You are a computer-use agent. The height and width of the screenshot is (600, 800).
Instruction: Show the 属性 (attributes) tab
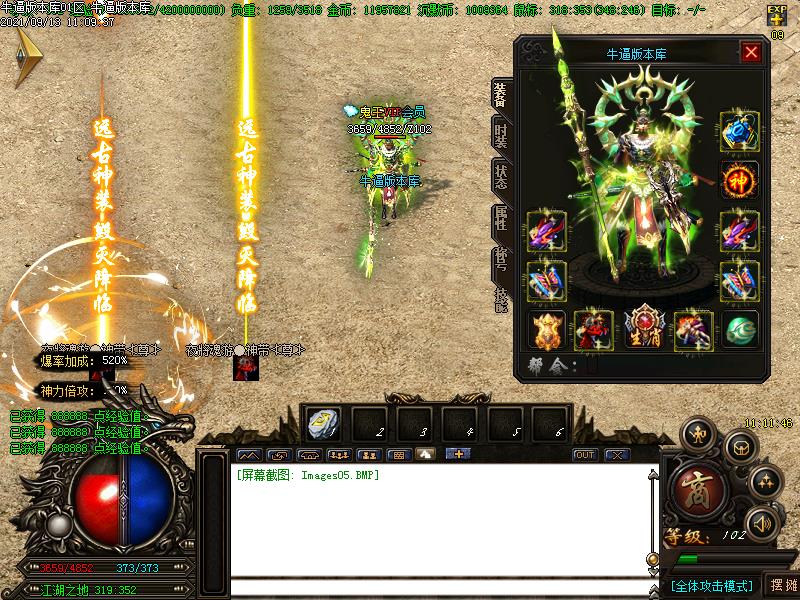pos(500,220)
